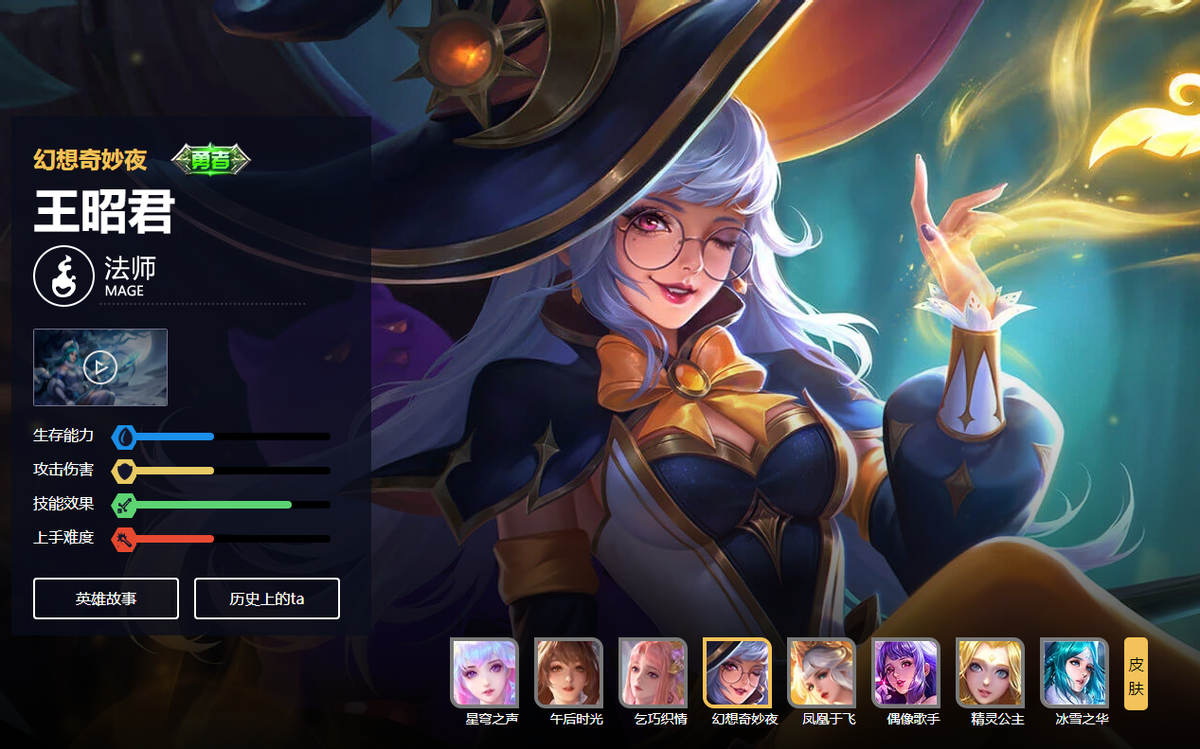Click the 历史上的ta button
1200x749 pixels.
point(267,598)
